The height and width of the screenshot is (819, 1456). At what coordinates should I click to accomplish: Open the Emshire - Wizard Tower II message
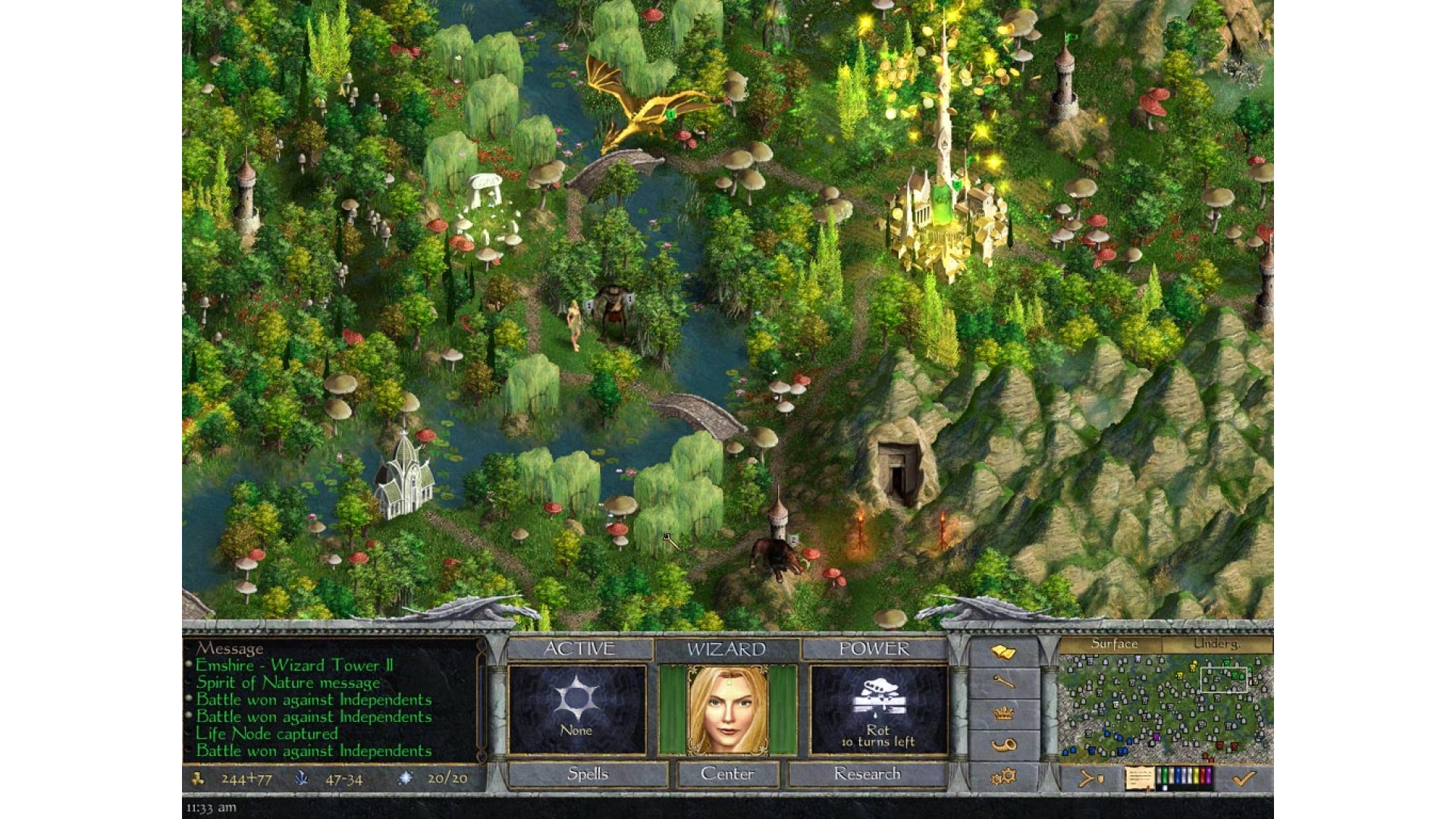coord(294,666)
